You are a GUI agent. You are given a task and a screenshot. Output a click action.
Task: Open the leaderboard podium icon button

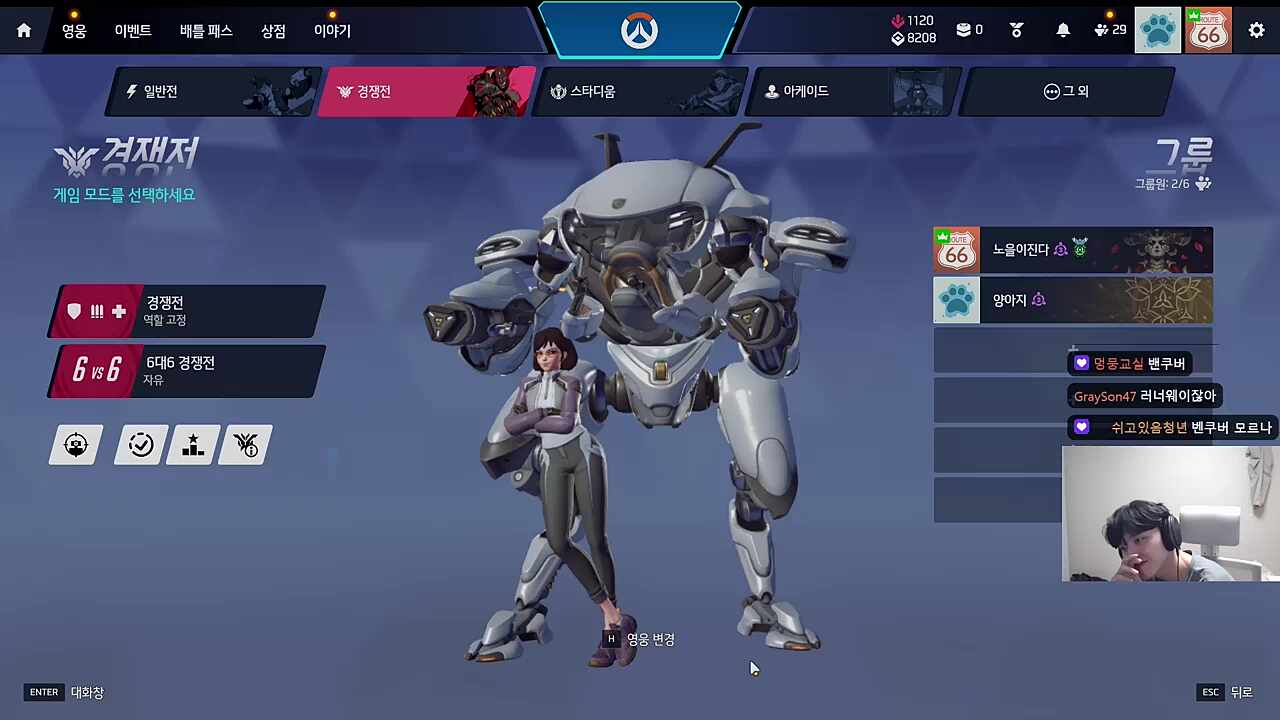(193, 445)
